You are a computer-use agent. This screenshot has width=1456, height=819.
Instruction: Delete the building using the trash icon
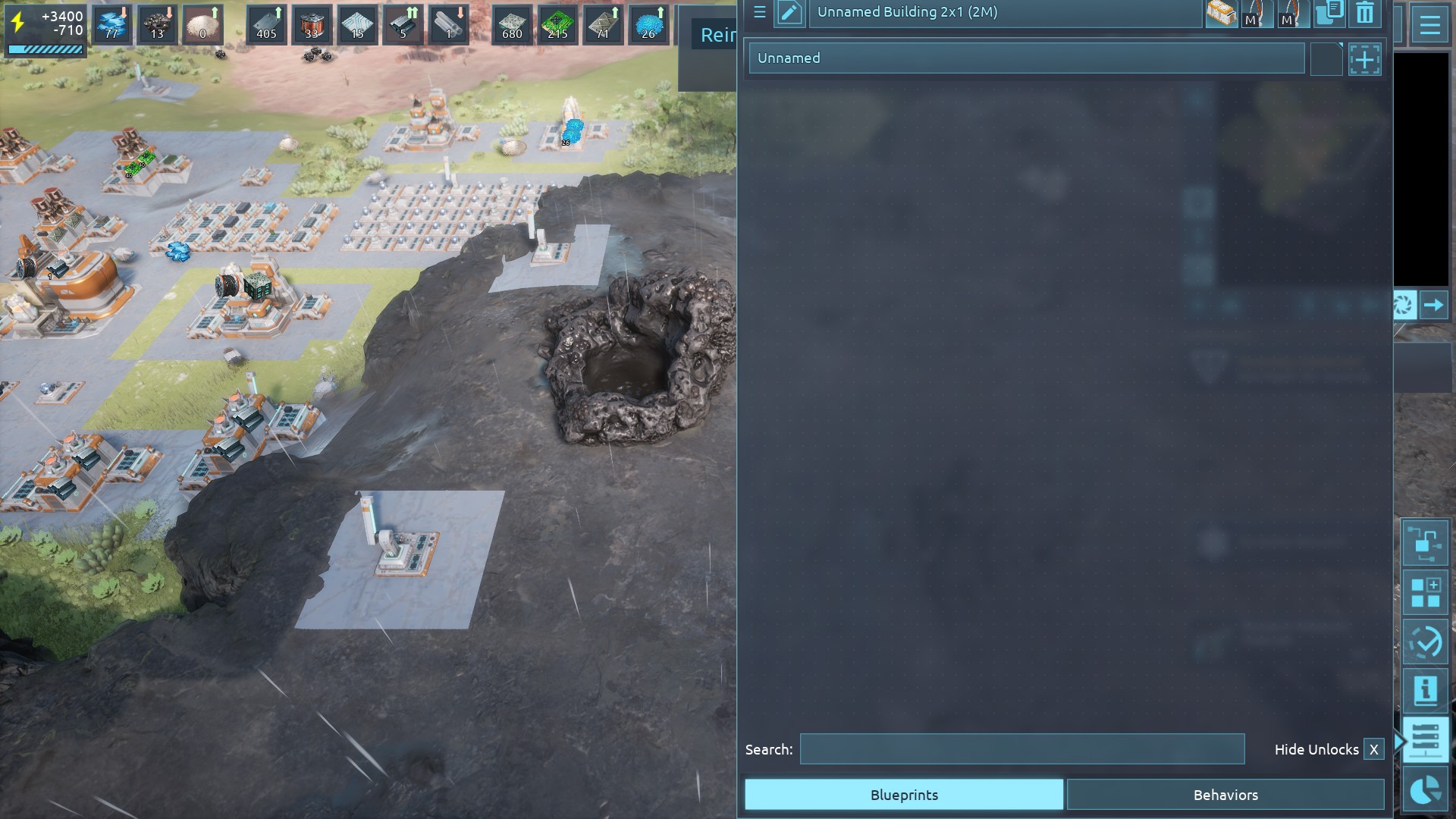click(1364, 13)
